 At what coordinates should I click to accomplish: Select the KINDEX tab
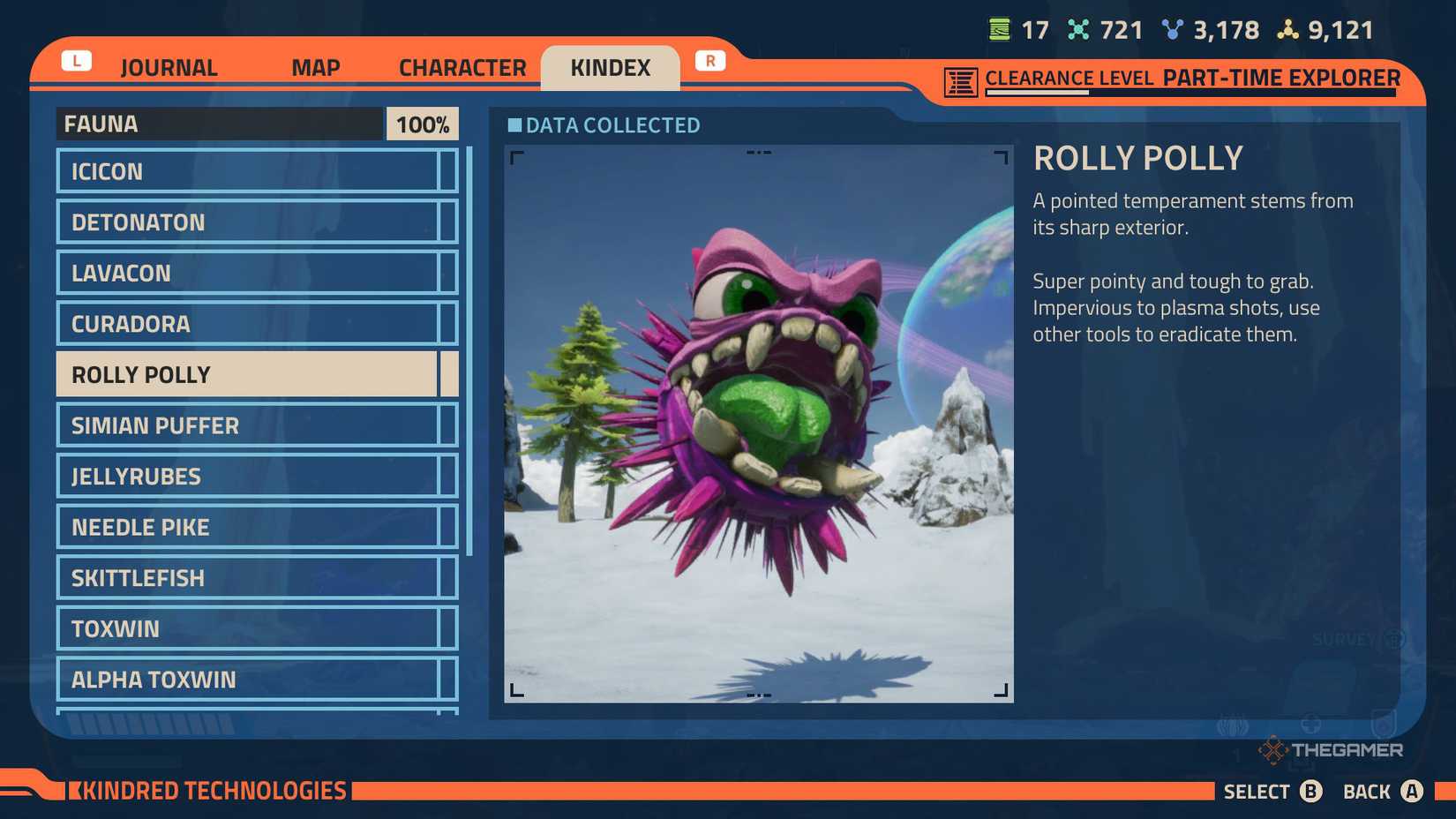tap(611, 66)
